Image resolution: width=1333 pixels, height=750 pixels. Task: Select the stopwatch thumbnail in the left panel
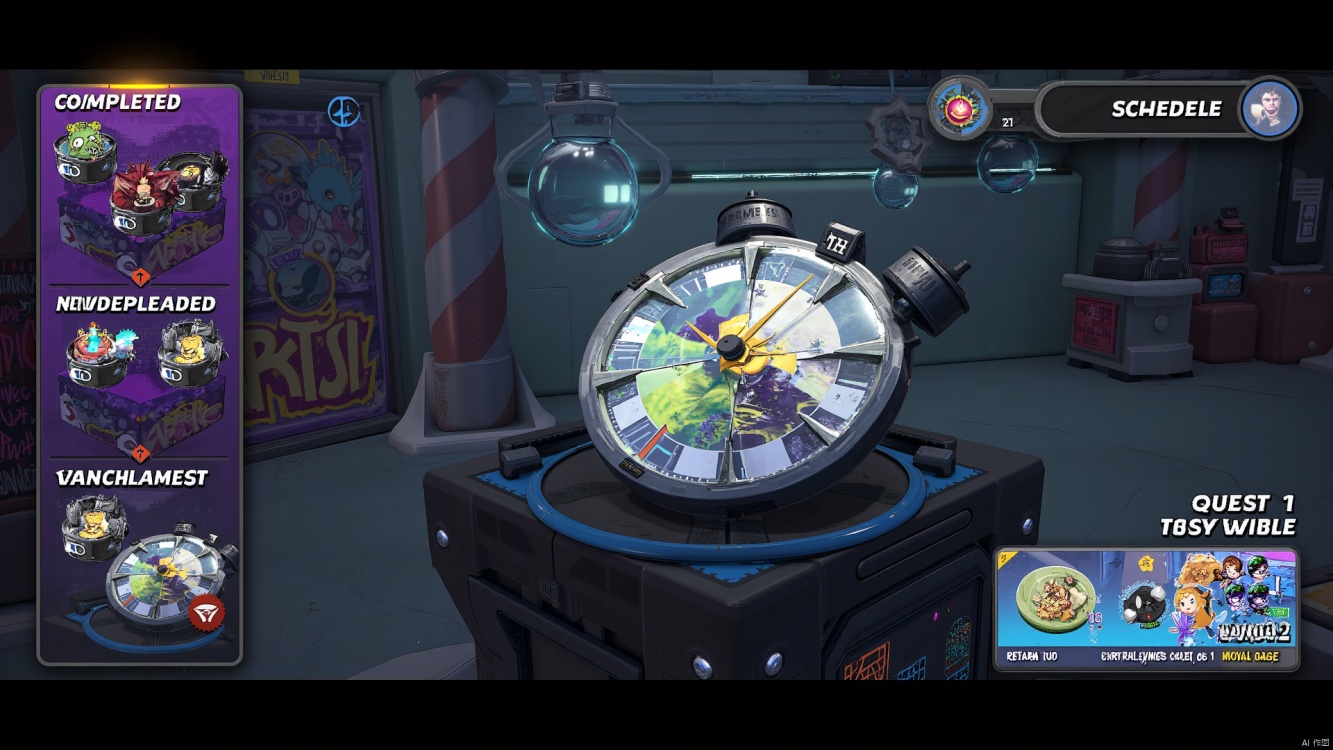[160, 582]
